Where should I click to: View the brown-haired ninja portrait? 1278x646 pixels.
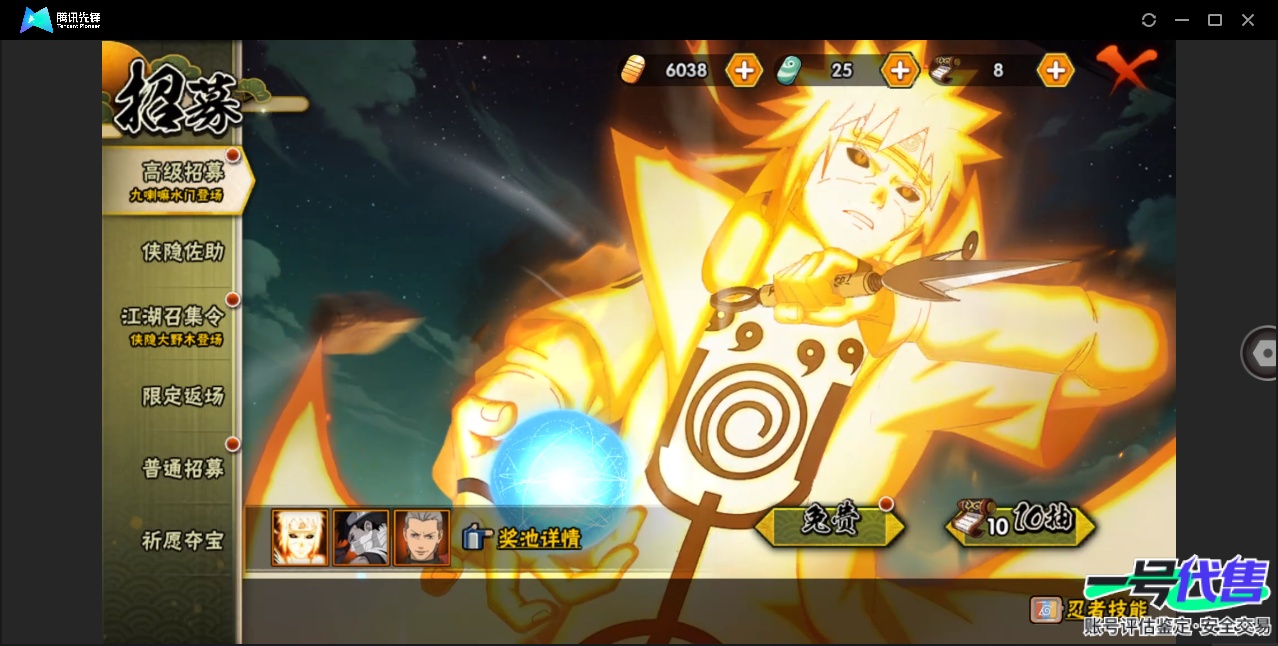[422, 538]
